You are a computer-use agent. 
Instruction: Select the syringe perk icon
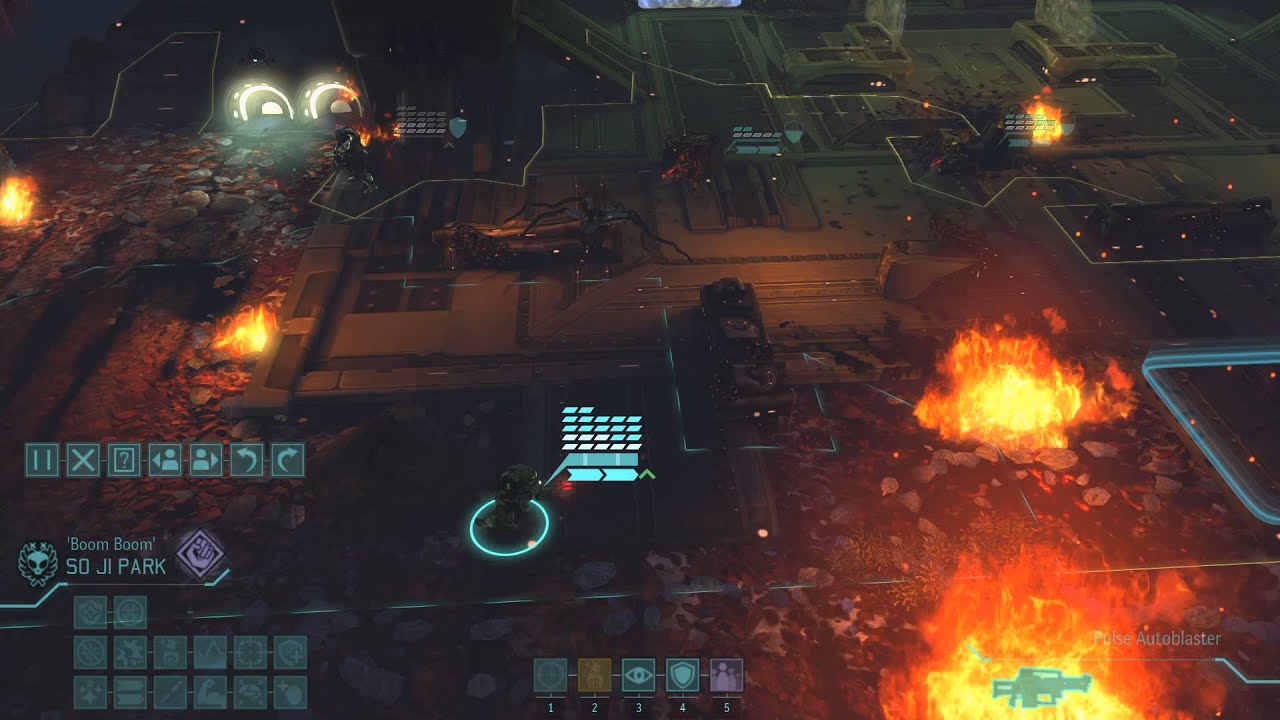[x=170, y=692]
